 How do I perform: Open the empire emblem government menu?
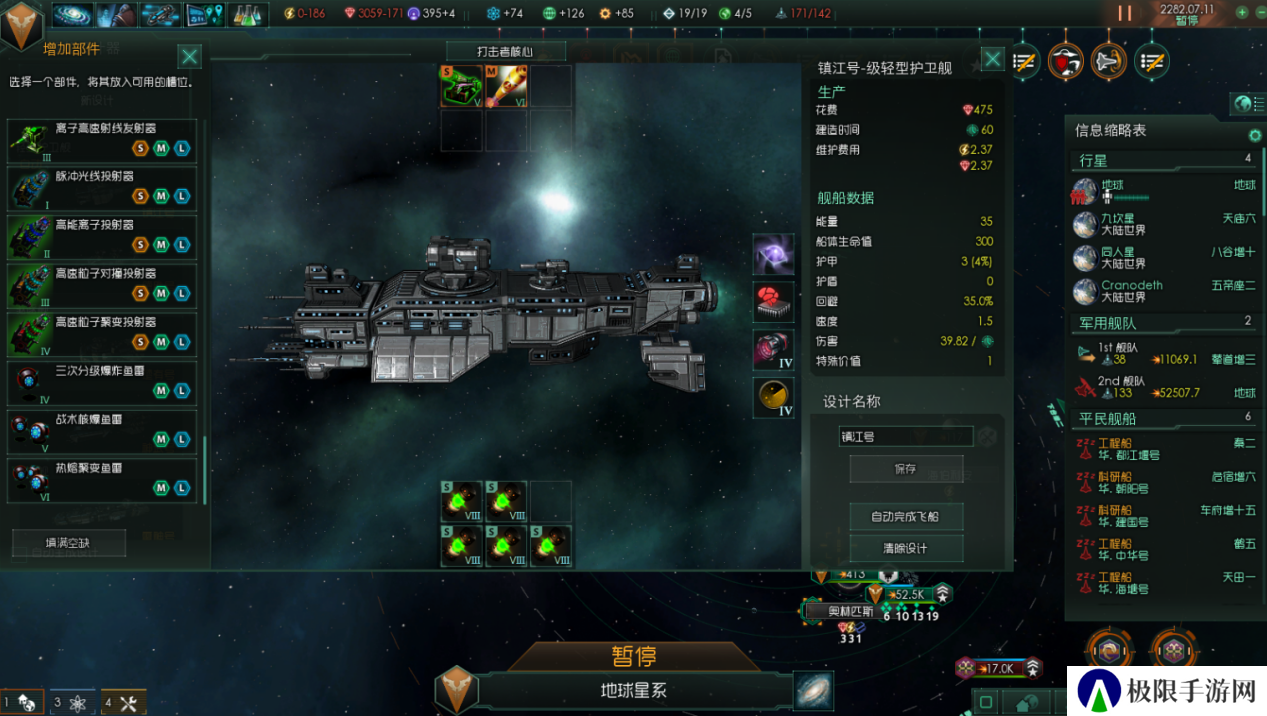[20, 25]
